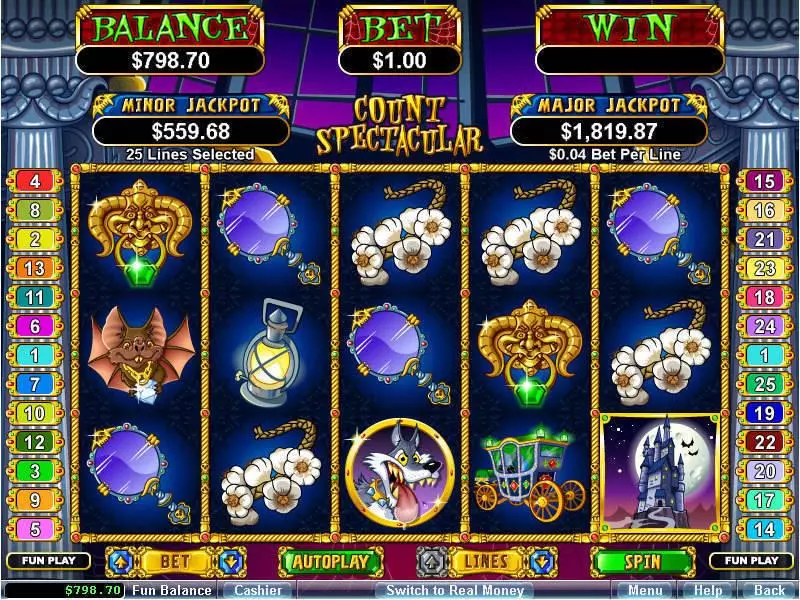The image size is (800, 600).
Task: Start Autoplay mode
Action: tap(330, 562)
